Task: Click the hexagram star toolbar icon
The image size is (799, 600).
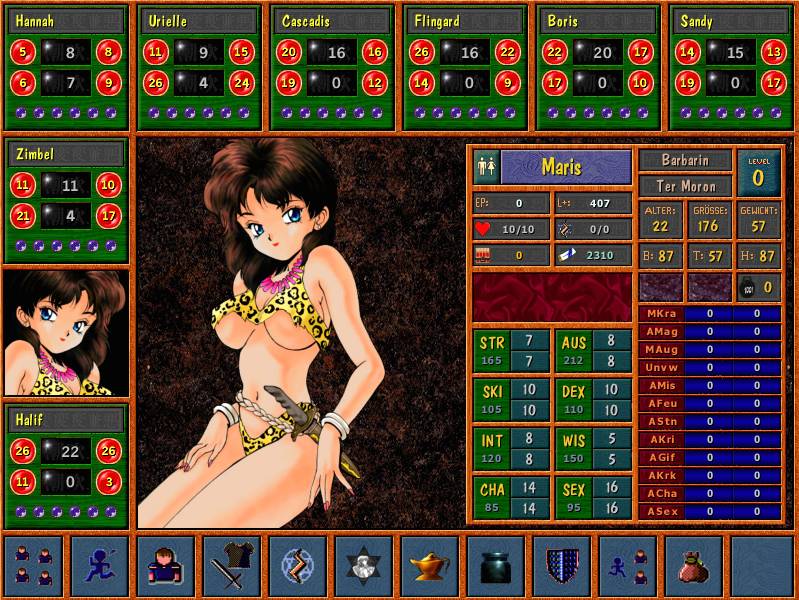Action: point(363,566)
